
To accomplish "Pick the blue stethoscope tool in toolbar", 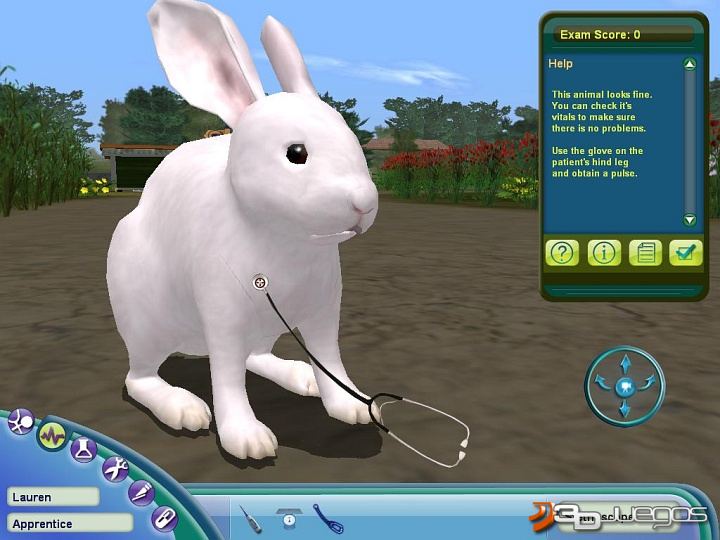I will point(328,517).
